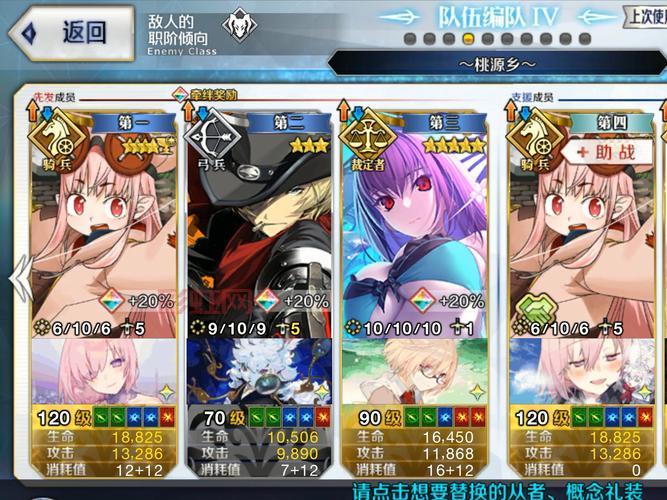Screen dimensions: 667x500
Task: Select the highlighted yellow party dot
Action: pyautogui.click(x=470, y=39)
